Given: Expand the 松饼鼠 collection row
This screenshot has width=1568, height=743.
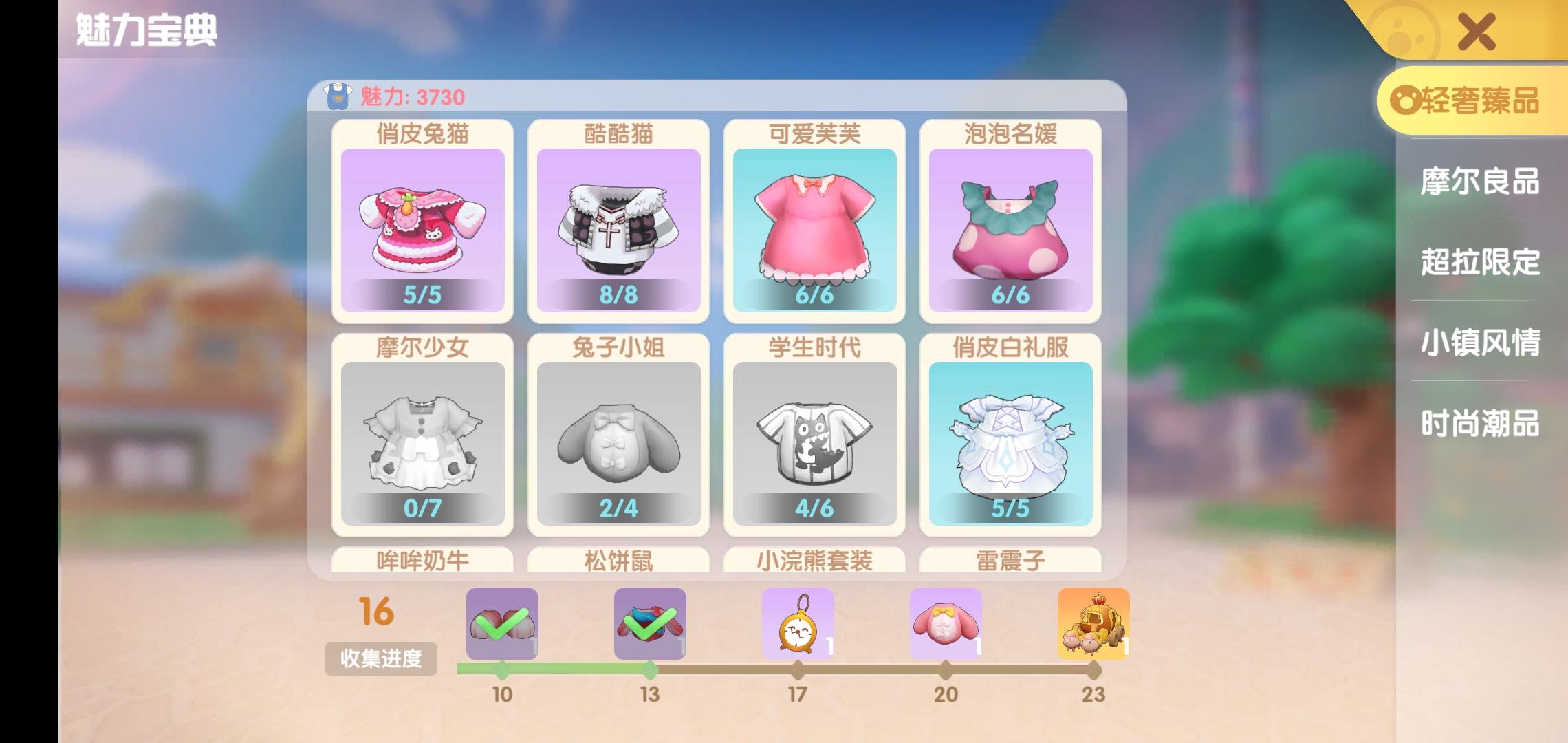Looking at the screenshot, I should pyautogui.click(x=618, y=563).
